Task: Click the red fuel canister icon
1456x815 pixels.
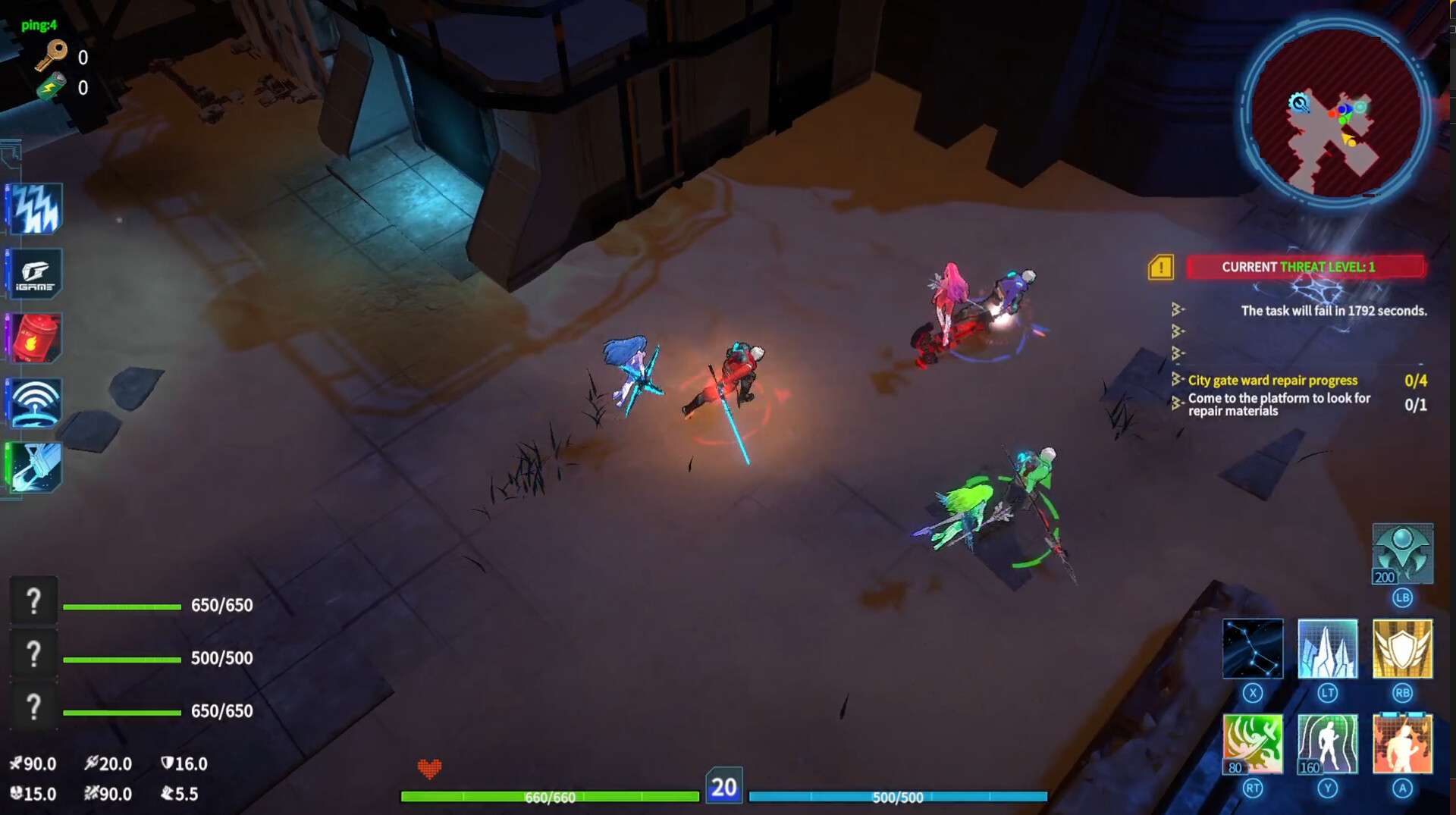Action: pos(34,338)
